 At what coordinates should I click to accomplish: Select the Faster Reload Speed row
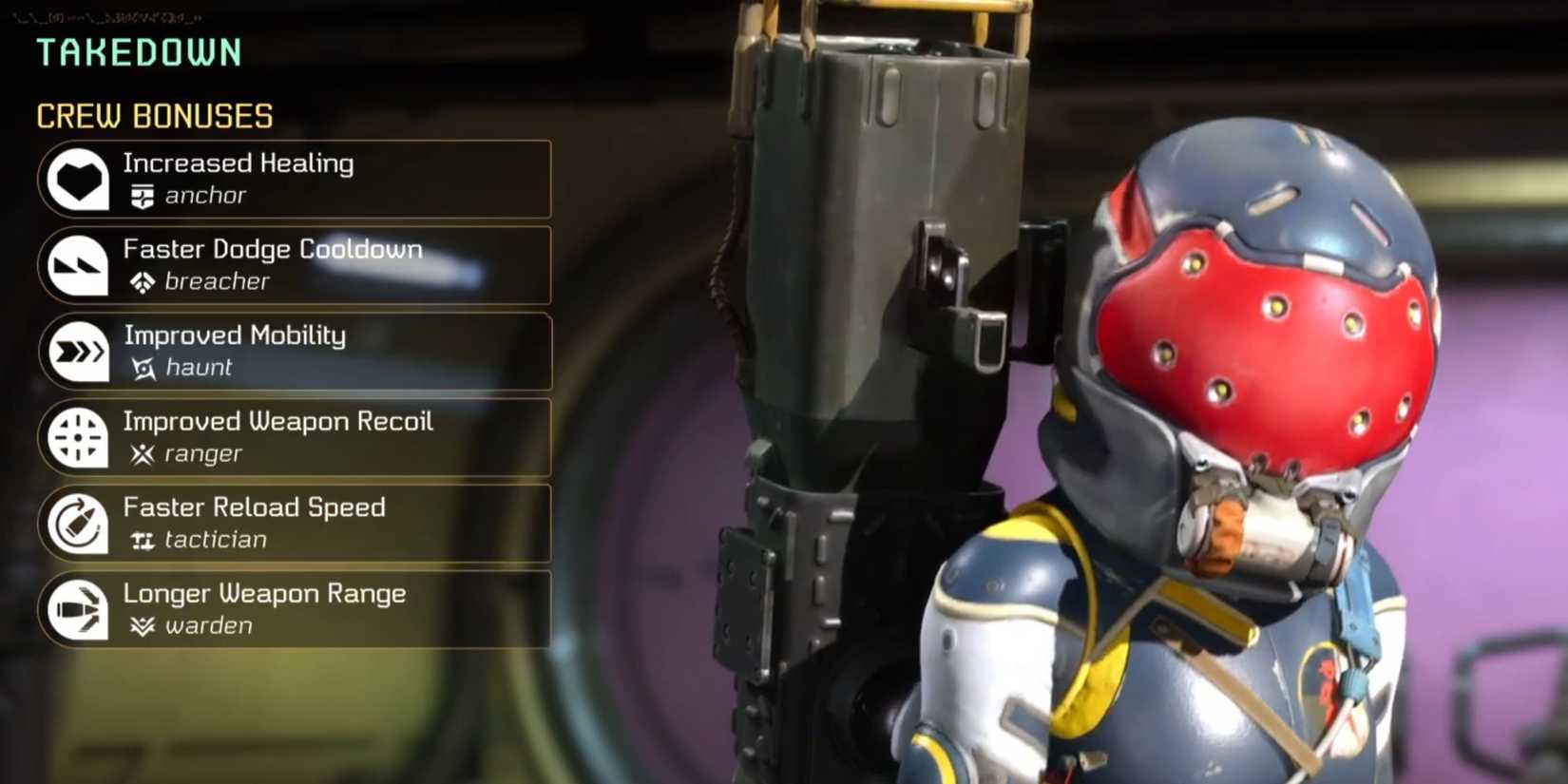pyautogui.click(x=295, y=523)
